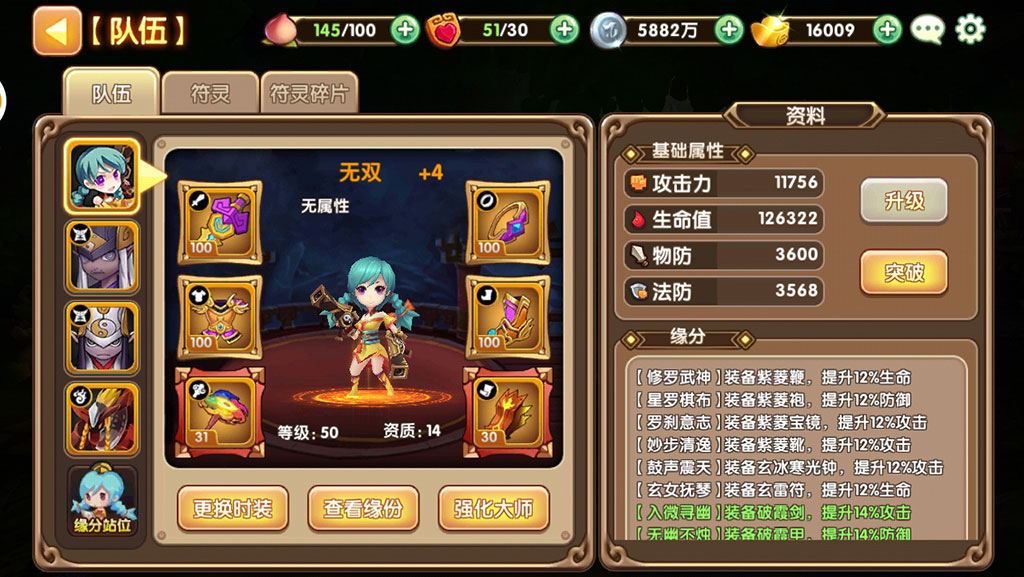Select the white-haired helmeted warrior portrait
Viewport: 1024px width, 577px height.
102,257
